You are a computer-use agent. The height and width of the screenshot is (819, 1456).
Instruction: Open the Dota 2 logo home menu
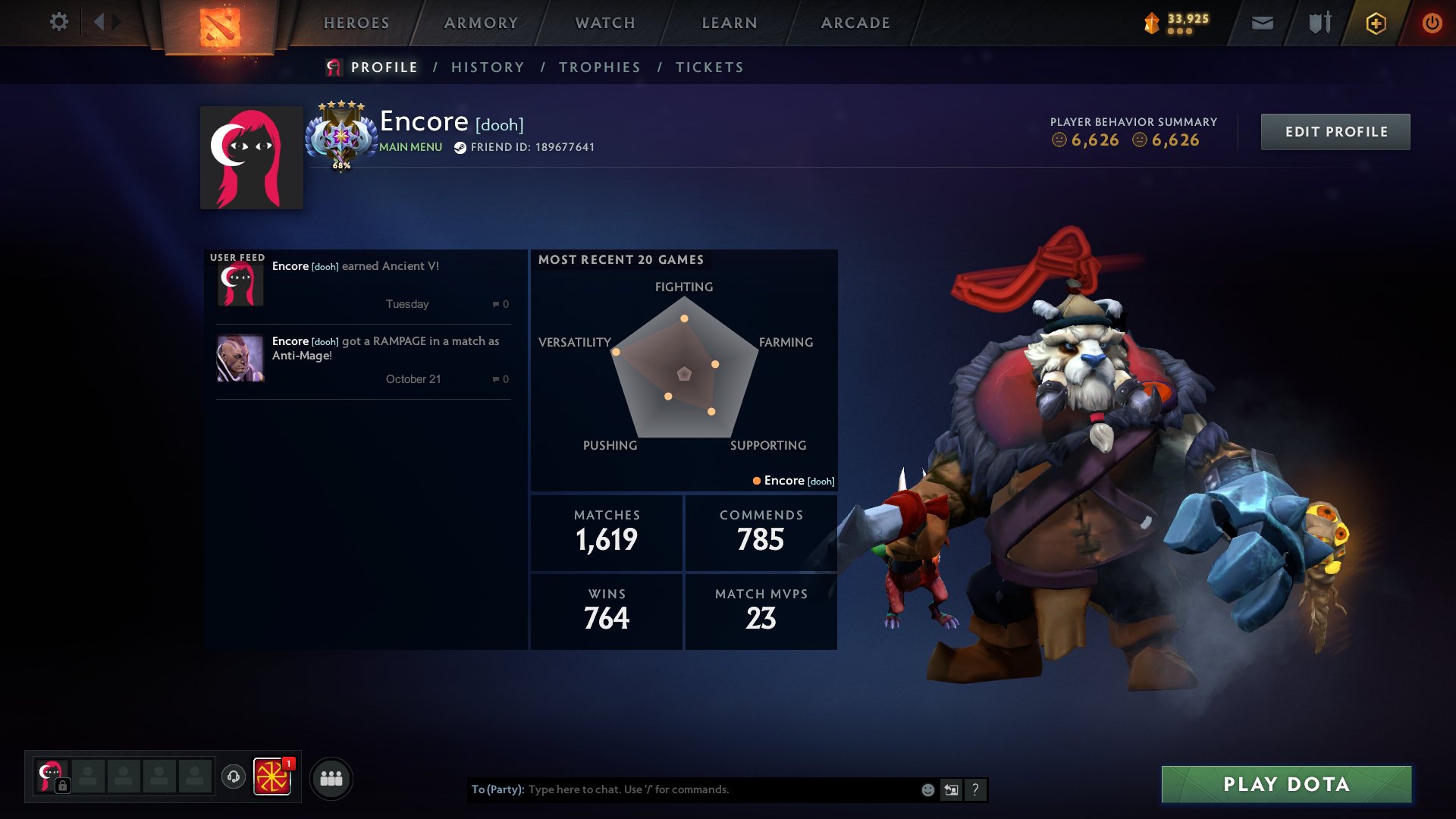click(218, 25)
